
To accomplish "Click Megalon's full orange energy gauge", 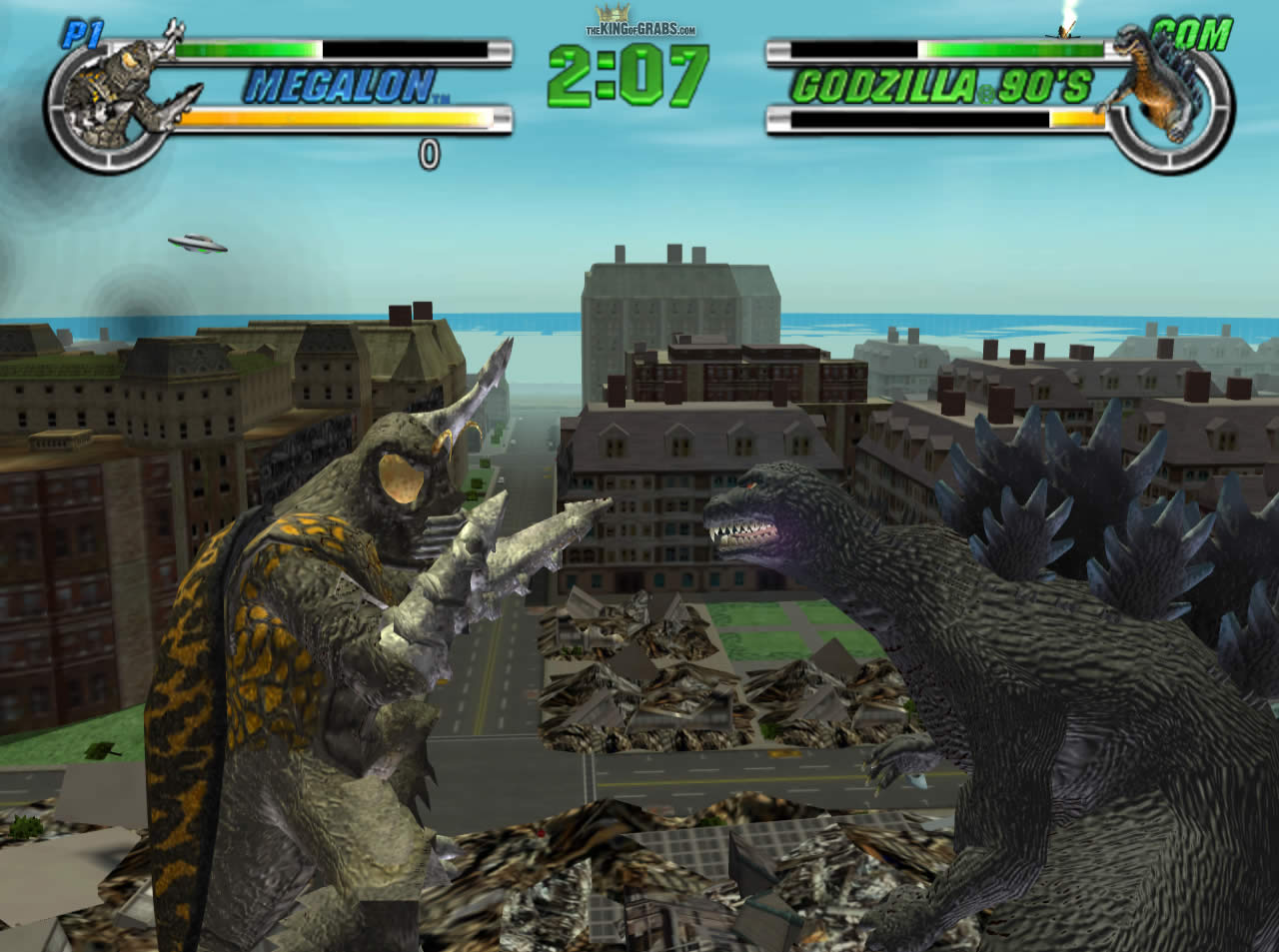I will tap(330, 117).
